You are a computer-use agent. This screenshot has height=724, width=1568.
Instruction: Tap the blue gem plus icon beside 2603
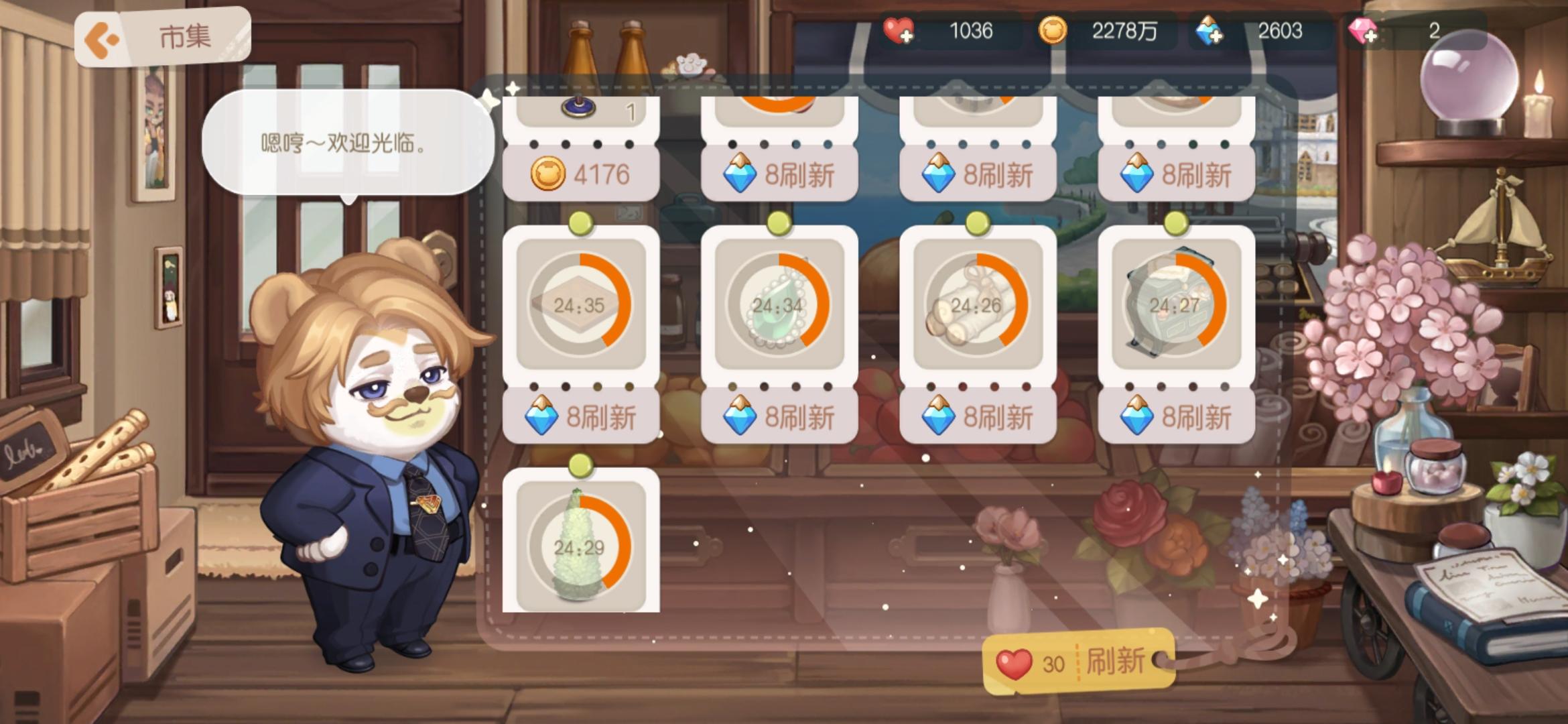pyautogui.click(x=1210, y=32)
